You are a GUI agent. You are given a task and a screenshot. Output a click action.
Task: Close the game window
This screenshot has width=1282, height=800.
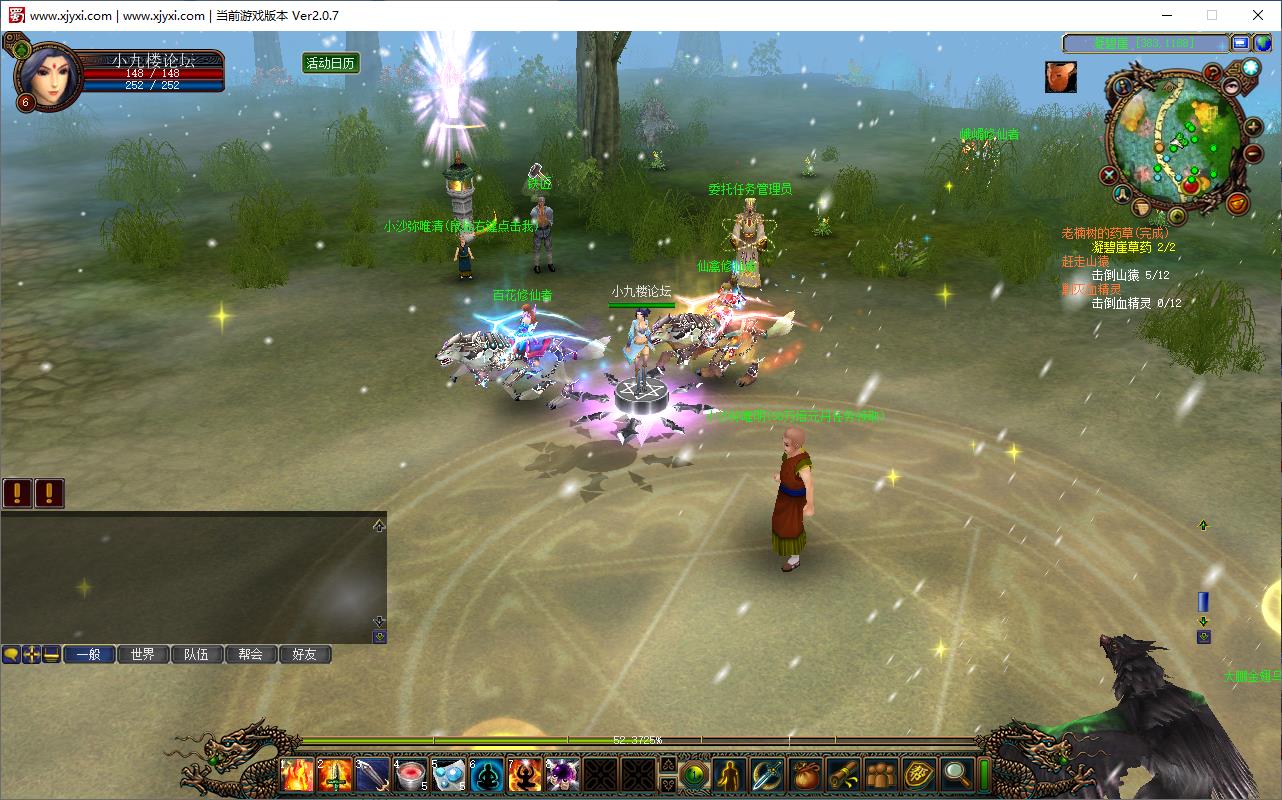(x=1258, y=15)
